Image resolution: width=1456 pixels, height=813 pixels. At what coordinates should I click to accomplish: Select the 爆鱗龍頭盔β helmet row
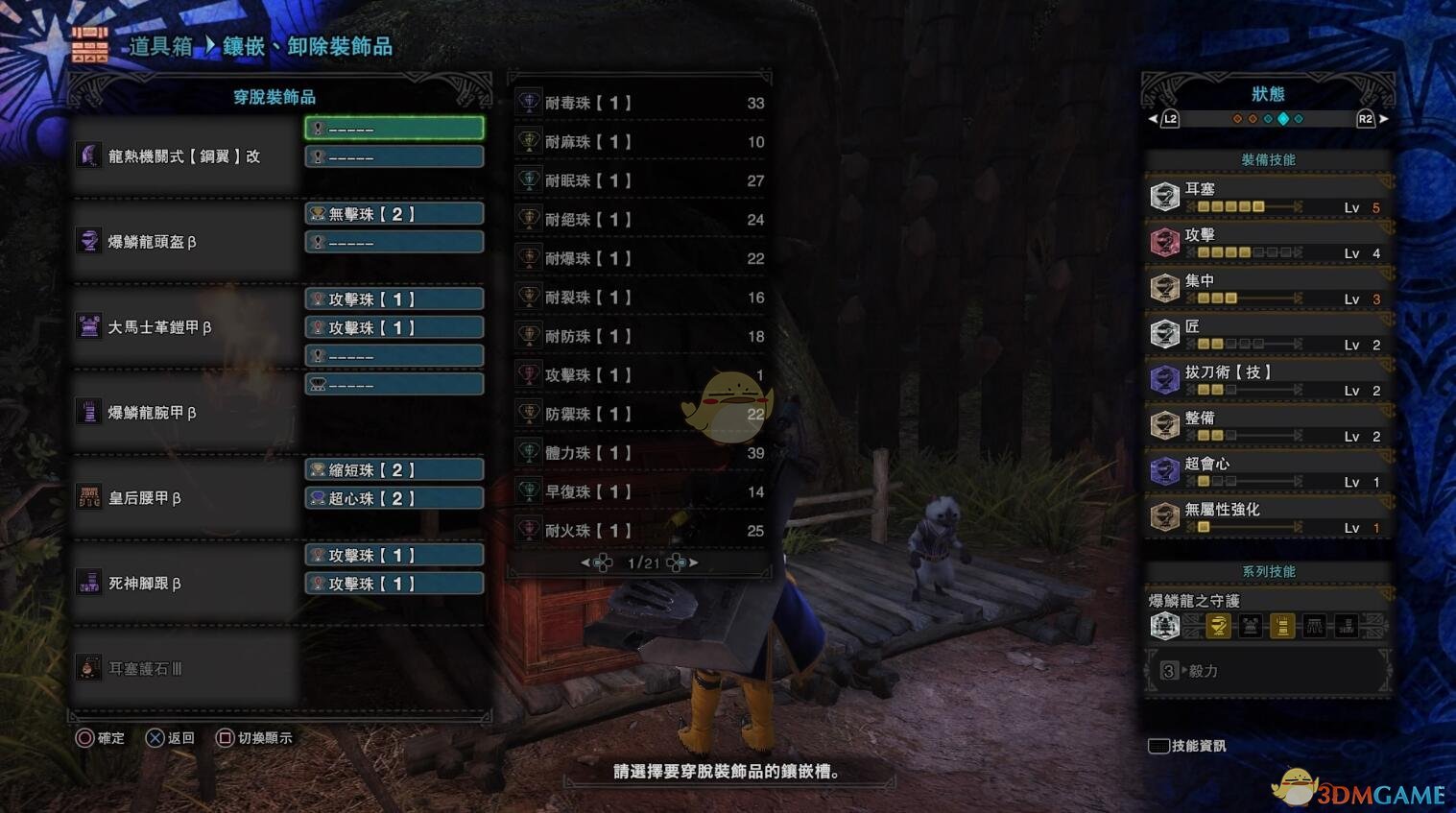(184, 242)
